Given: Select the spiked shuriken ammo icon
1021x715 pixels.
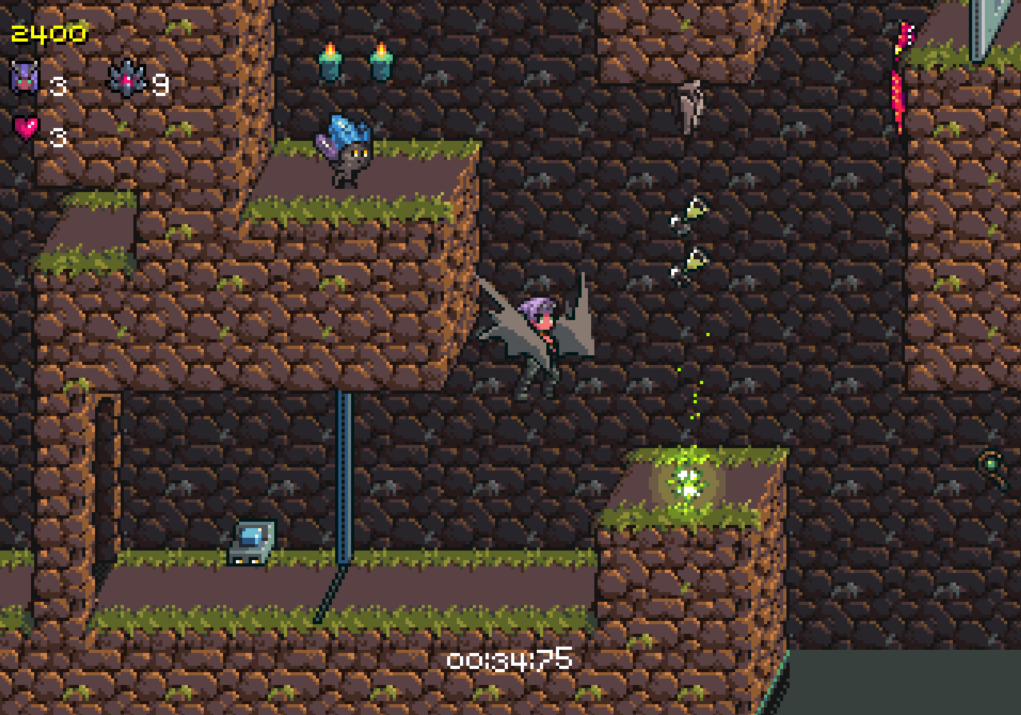Looking at the screenshot, I should click(x=126, y=79).
